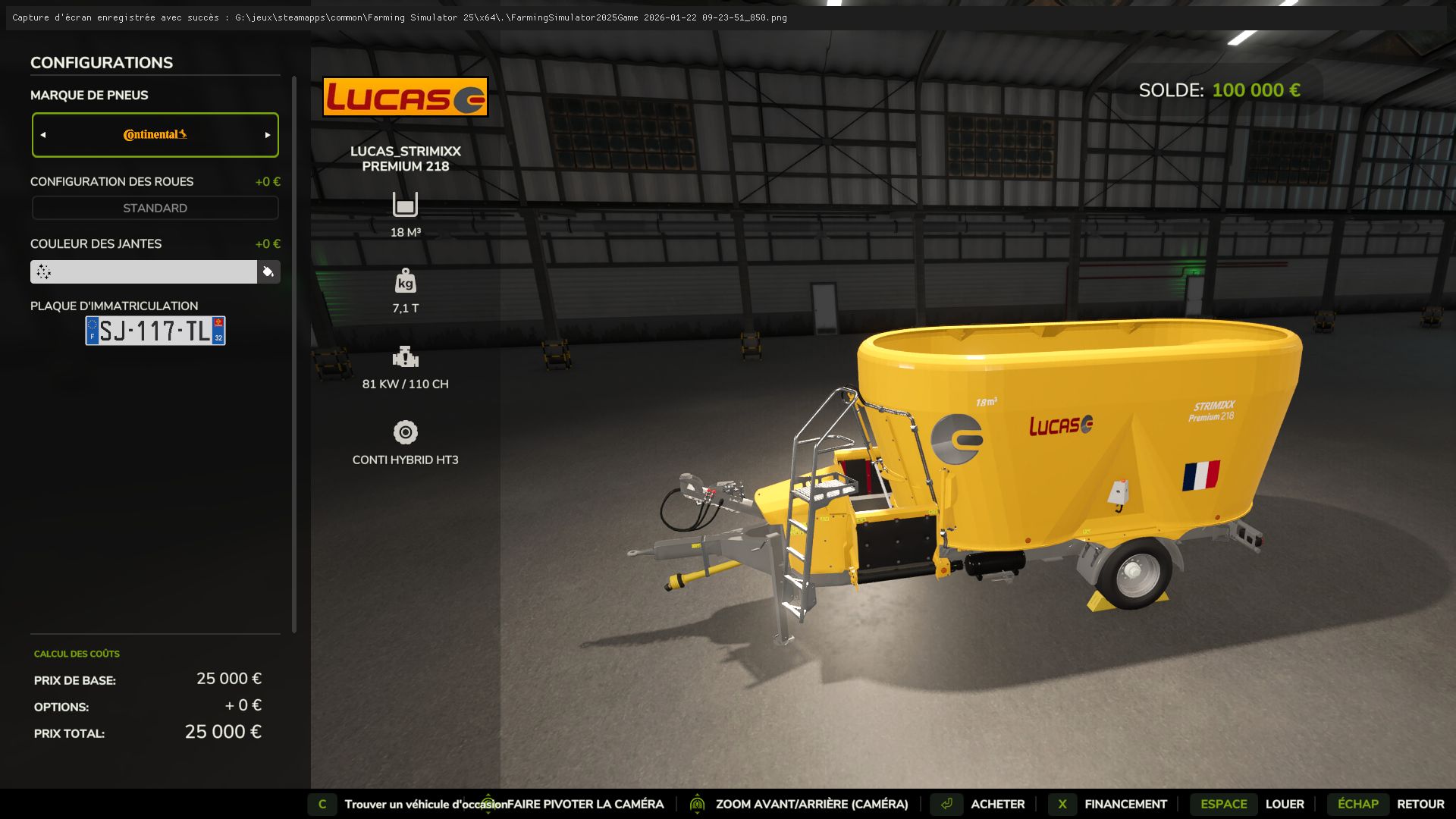The image size is (1456, 819).
Task: Select the STANDARD wheel configuration option
Action: click(x=155, y=207)
